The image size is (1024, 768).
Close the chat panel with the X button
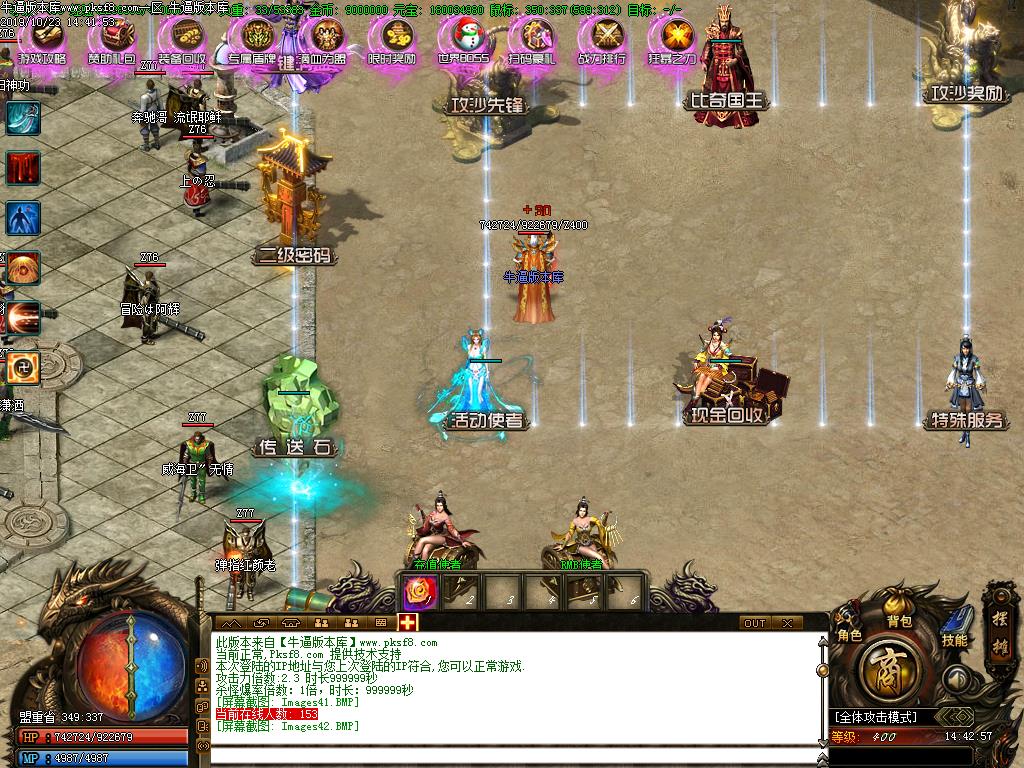(x=788, y=623)
